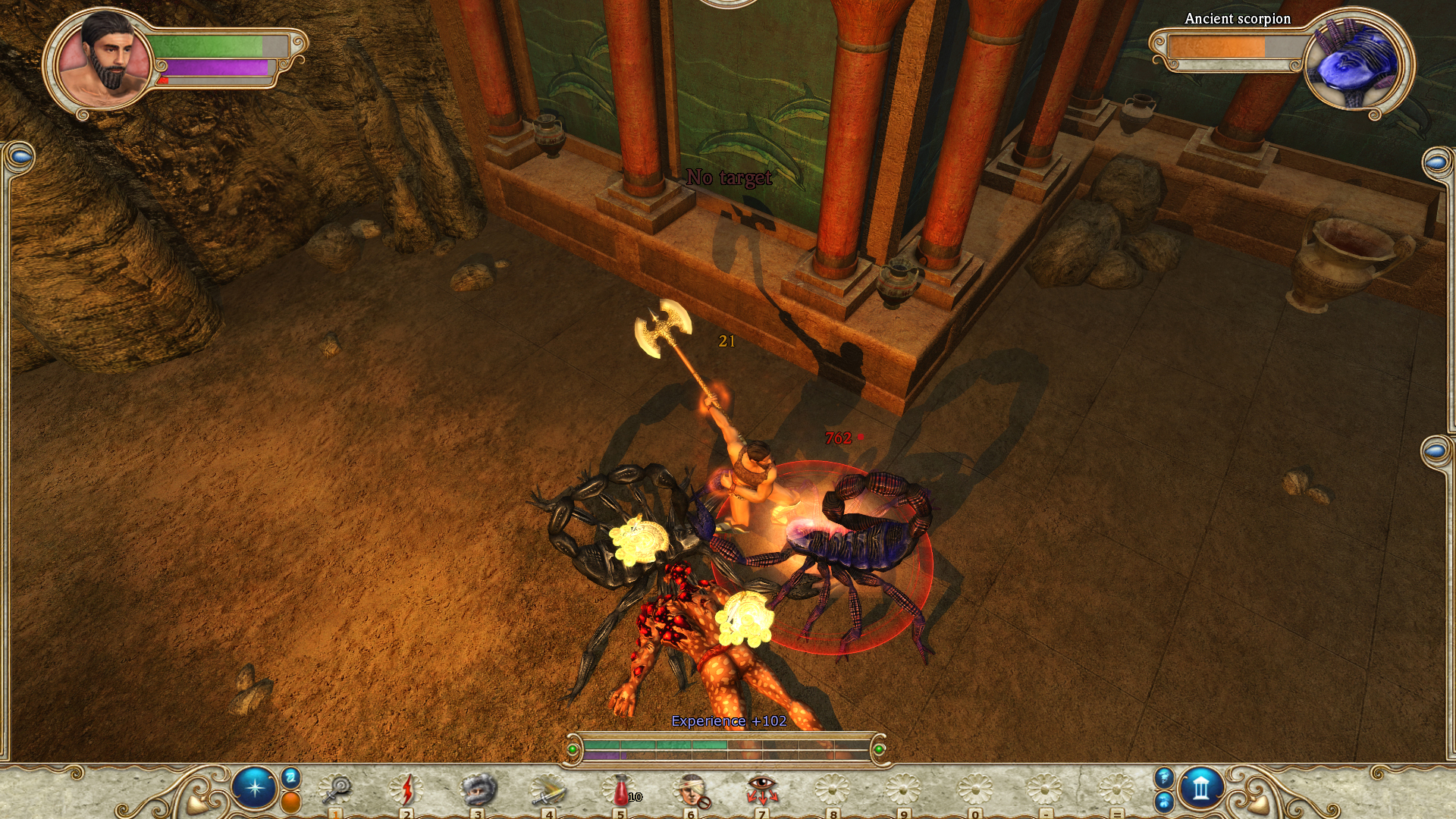This screenshot has width=1456, height=819.
Task: Use the sword attack skill in slot 4
Action: tap(551, 790)
